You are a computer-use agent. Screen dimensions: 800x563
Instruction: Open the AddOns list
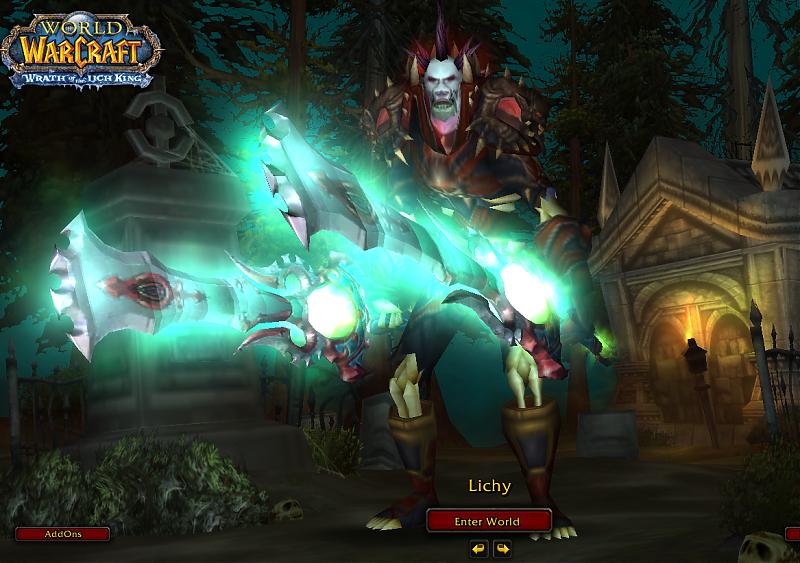pos(63,534)
